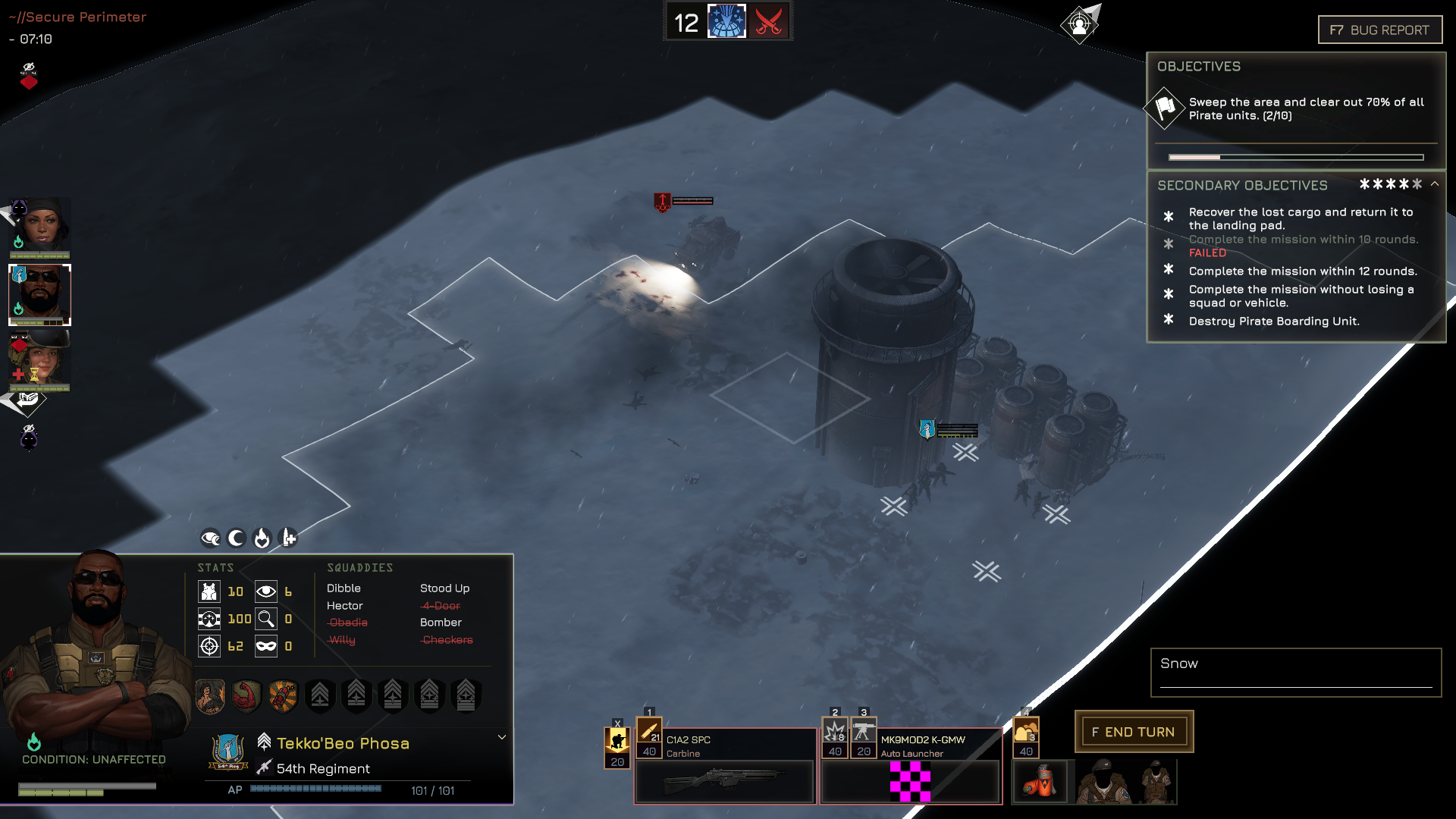The width and height of the screenshot is (1456, 819).
Task: Choose the MK9MOD2 K-GMW auto launcher
Action: [x=910, y=780]
